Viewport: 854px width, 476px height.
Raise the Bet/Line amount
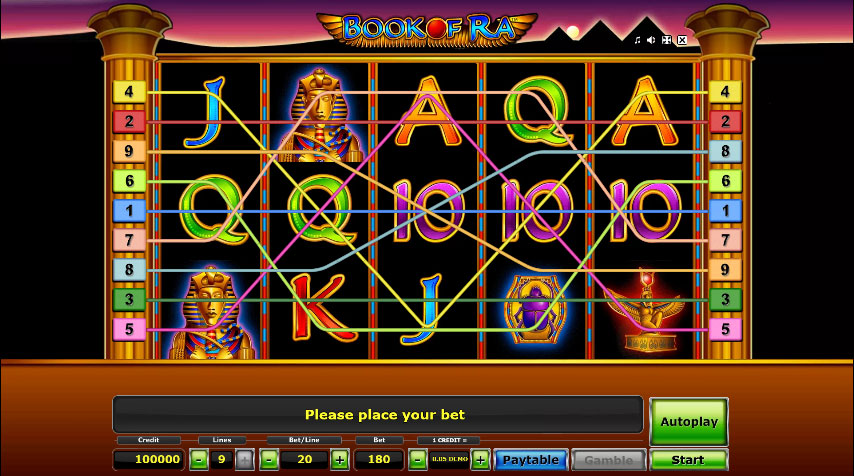point(340,460)
